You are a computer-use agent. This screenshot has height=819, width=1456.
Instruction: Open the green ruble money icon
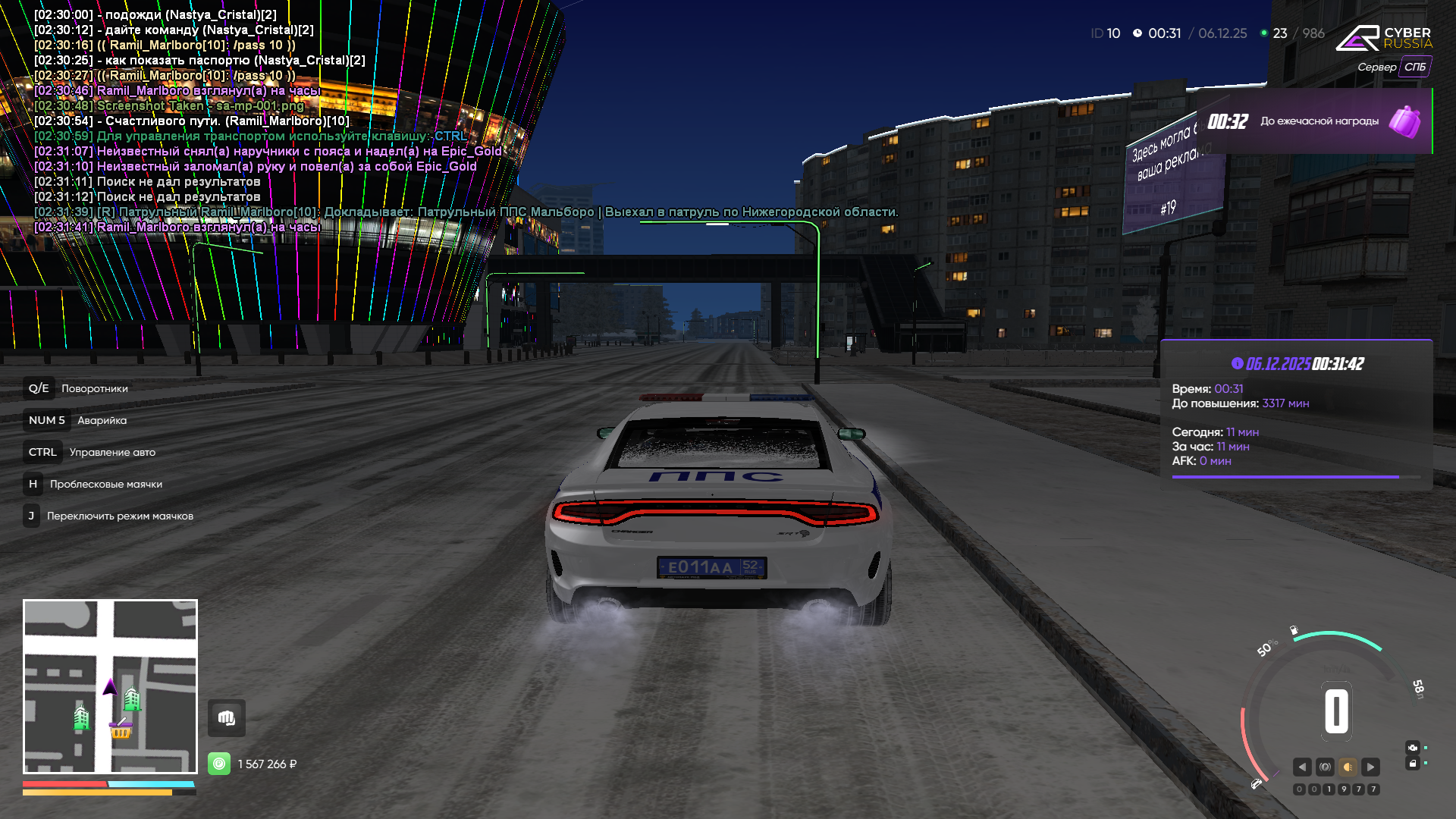point(219,764)
